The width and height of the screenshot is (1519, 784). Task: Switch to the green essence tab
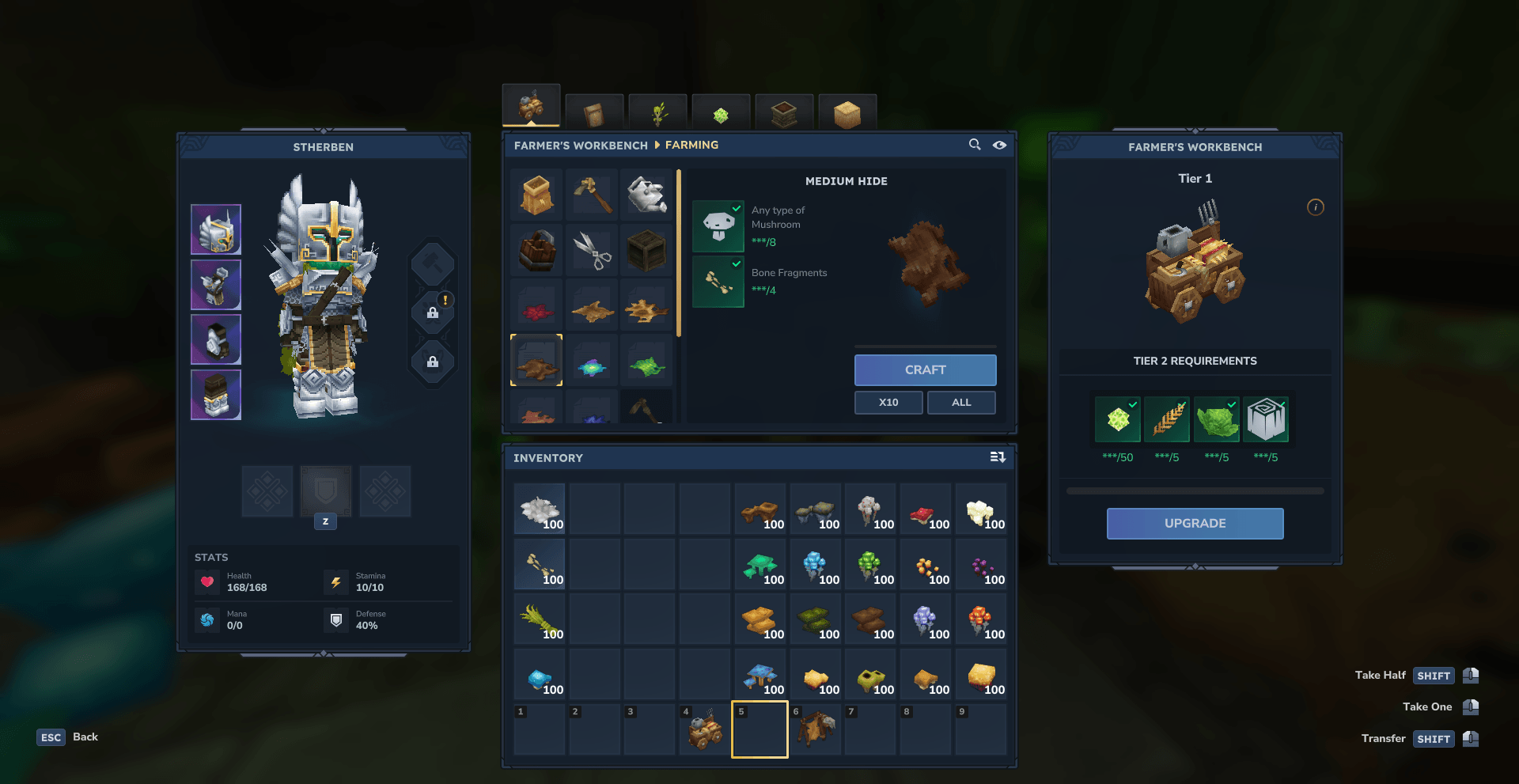coord(721,114)
